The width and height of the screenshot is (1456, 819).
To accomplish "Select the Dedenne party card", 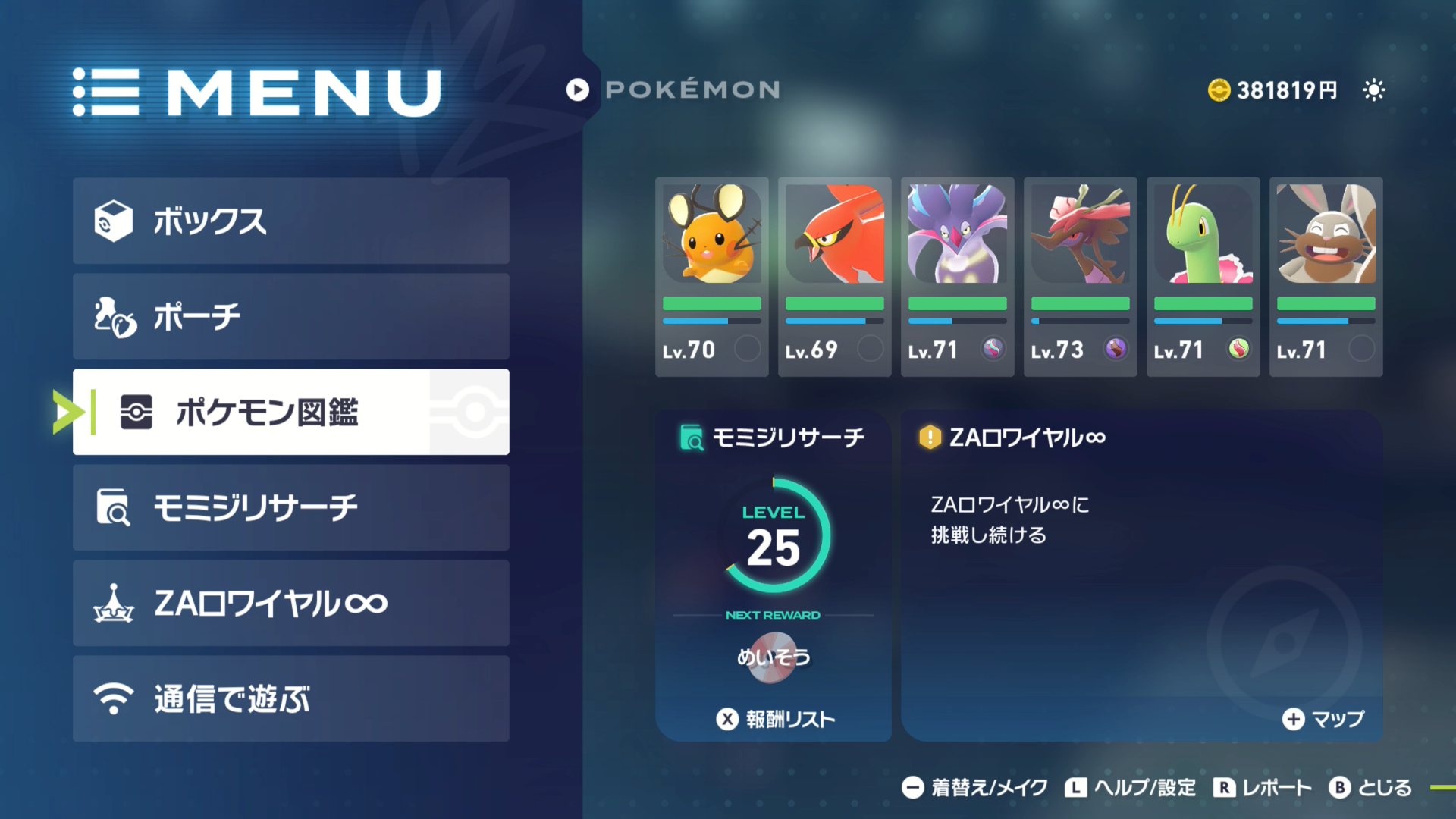I will tap(711, 277).
